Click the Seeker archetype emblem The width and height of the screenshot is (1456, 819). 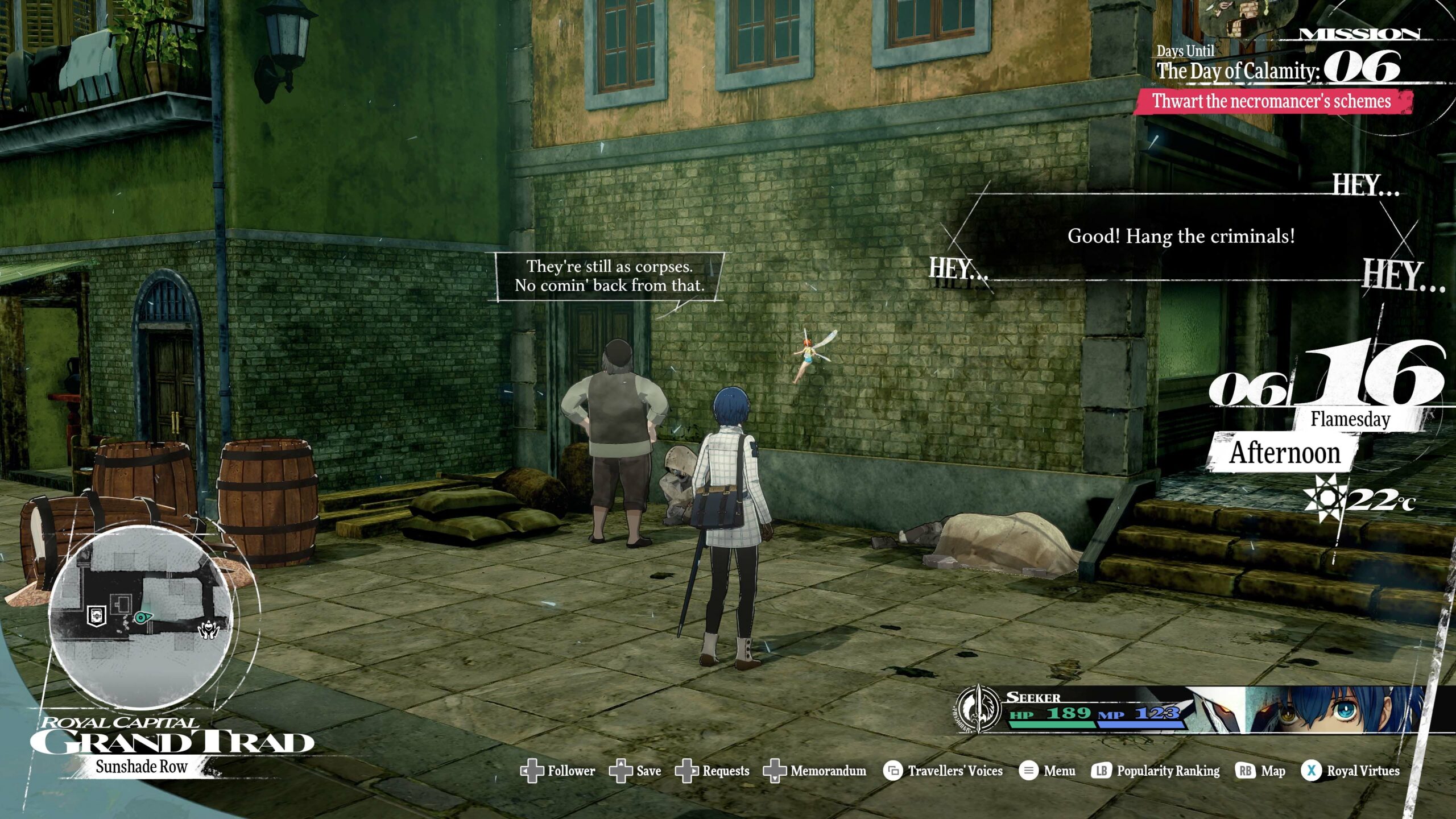click(977, 709)
